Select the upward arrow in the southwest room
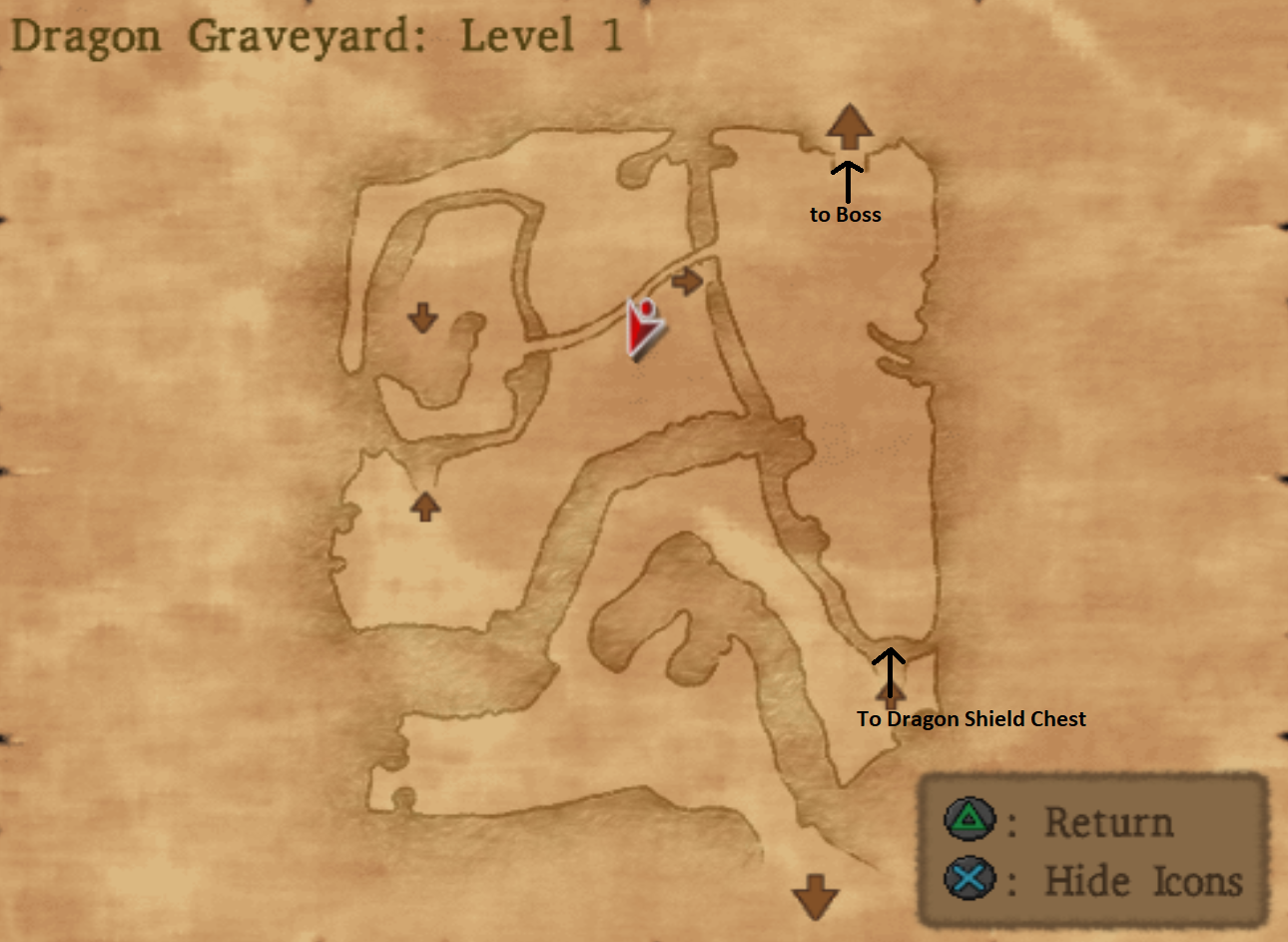The width and height of the screenshot is (1288, 942). click(x=423, y=507)
